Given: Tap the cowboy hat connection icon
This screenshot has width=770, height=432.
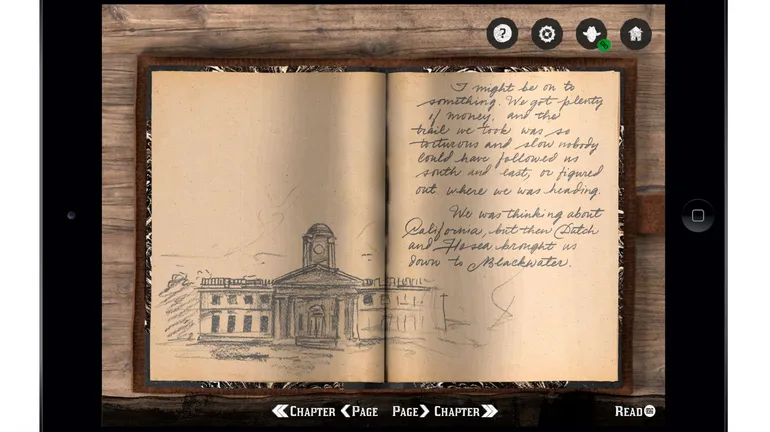Looking at the screenshot, I should tap(591, 34).
